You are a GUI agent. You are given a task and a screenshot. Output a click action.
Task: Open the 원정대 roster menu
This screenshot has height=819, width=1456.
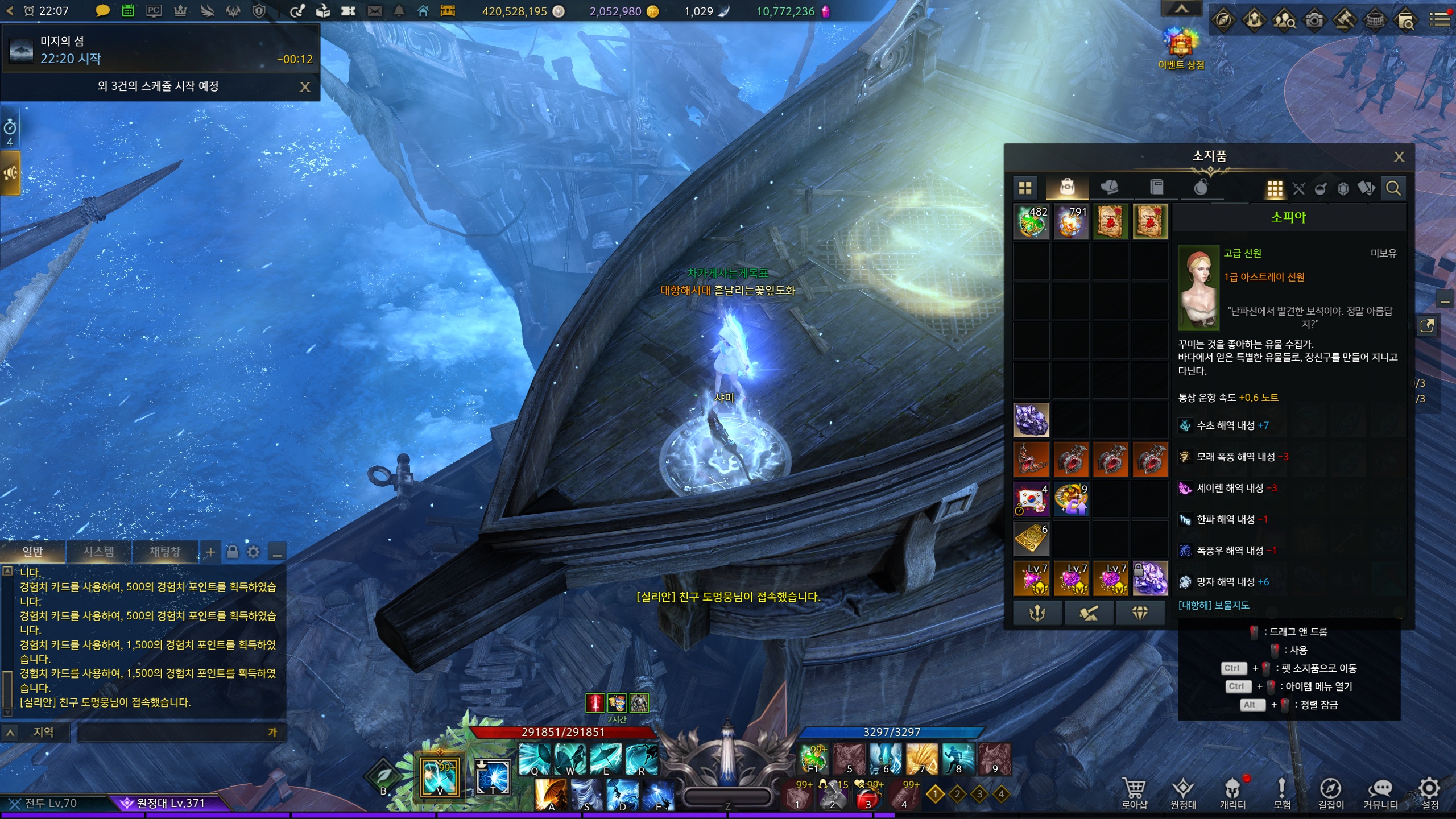click(x=1183, y=793)
